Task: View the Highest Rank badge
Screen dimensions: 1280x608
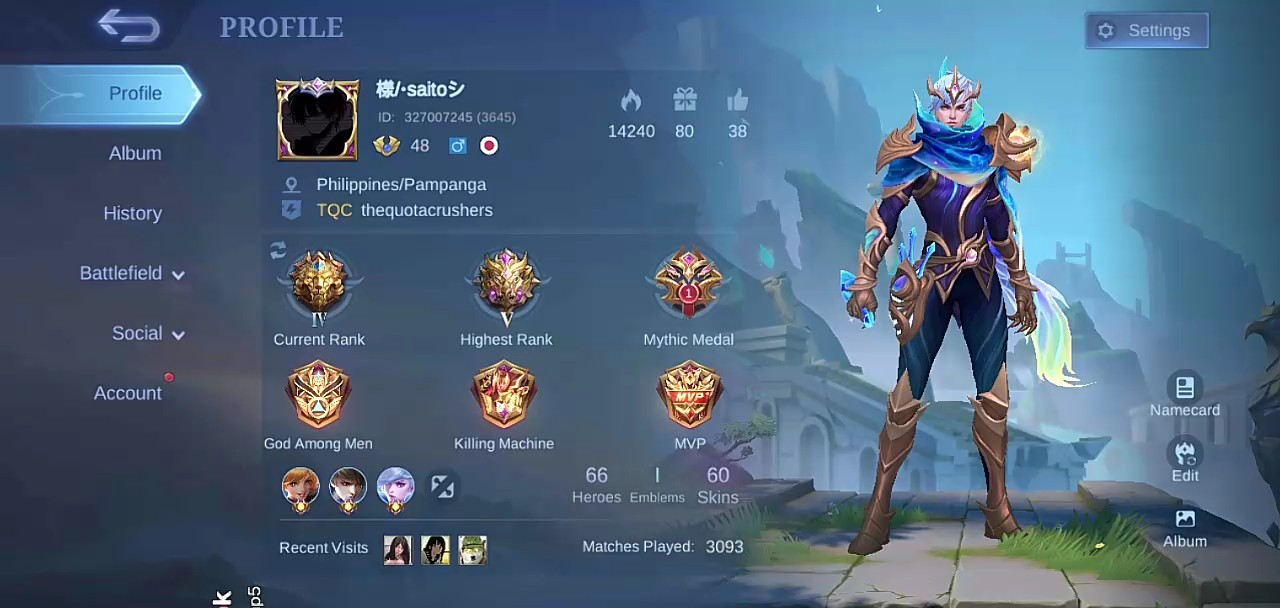Action: tap(506, 288)
